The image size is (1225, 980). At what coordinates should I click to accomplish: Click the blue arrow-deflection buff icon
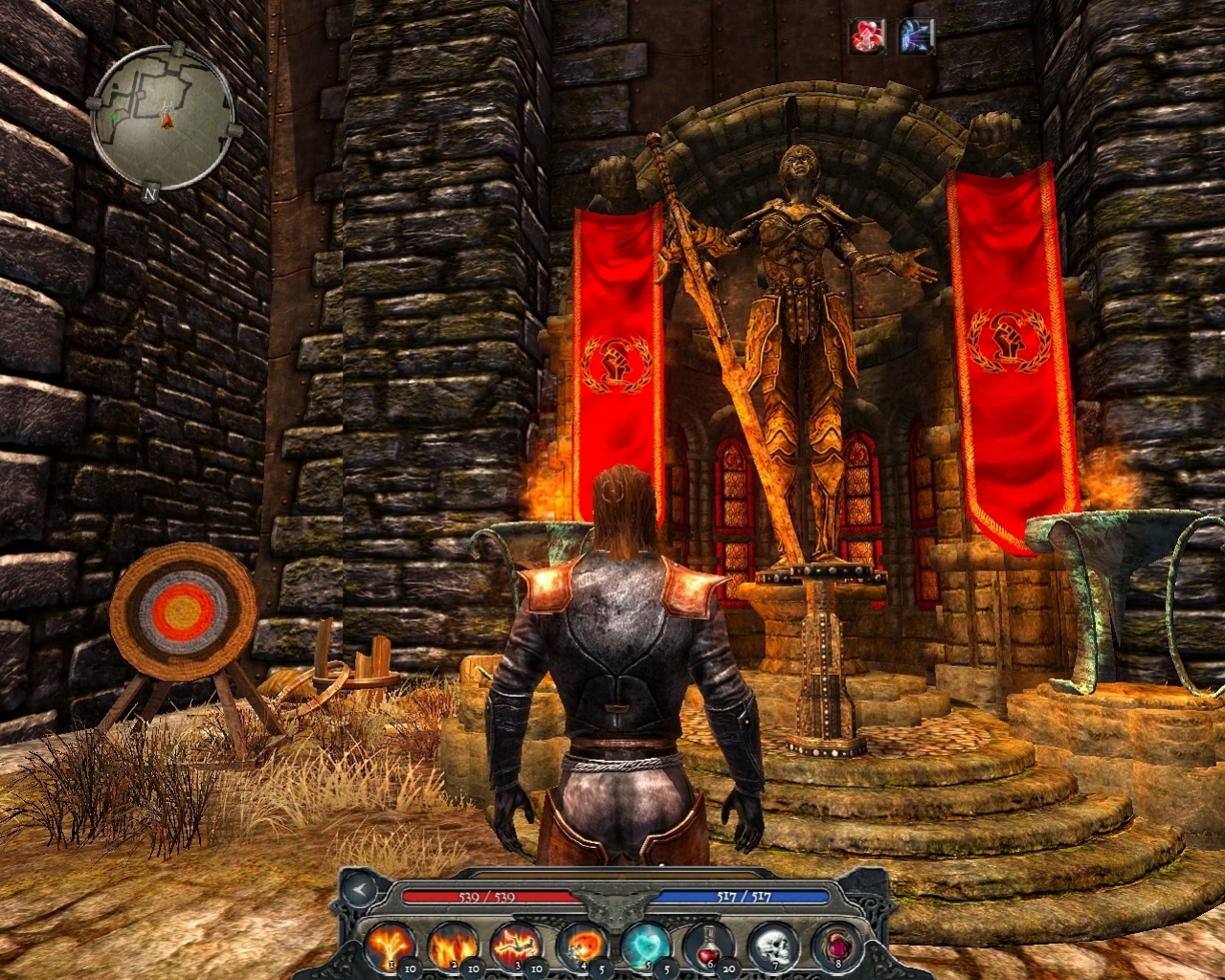point(916,37)
